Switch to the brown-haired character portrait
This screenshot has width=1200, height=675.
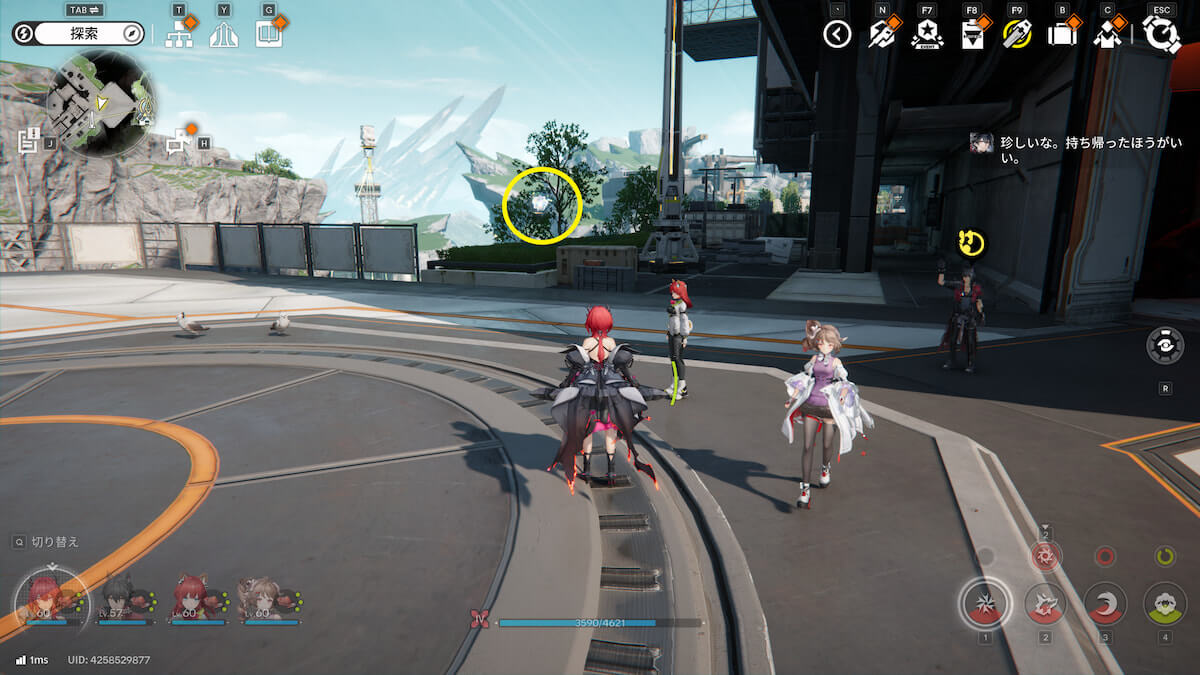[x=261, y=598]
